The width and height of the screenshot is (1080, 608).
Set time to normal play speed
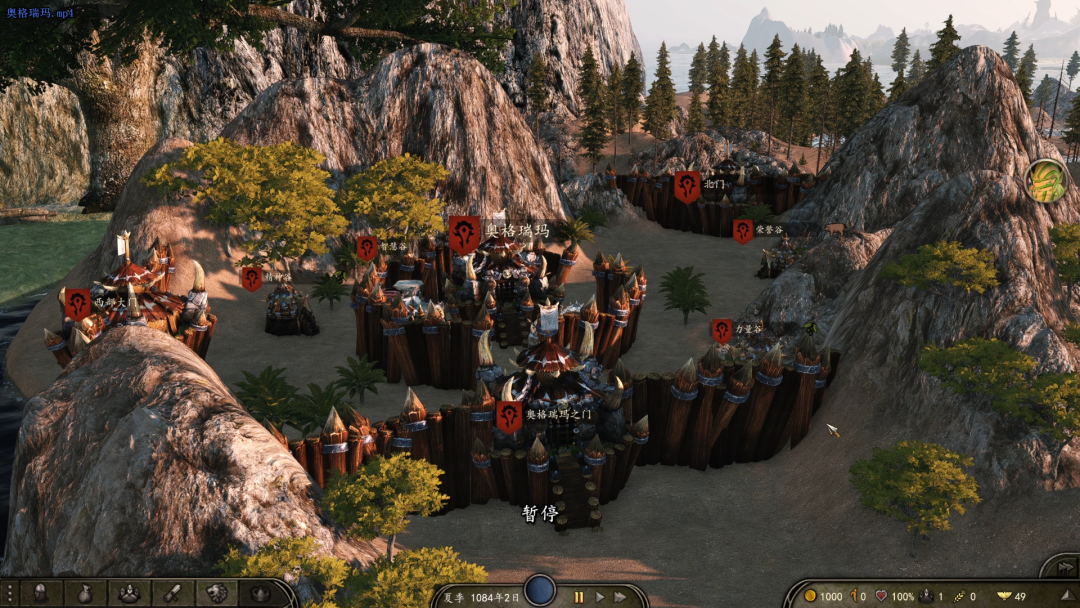[600, 597]
